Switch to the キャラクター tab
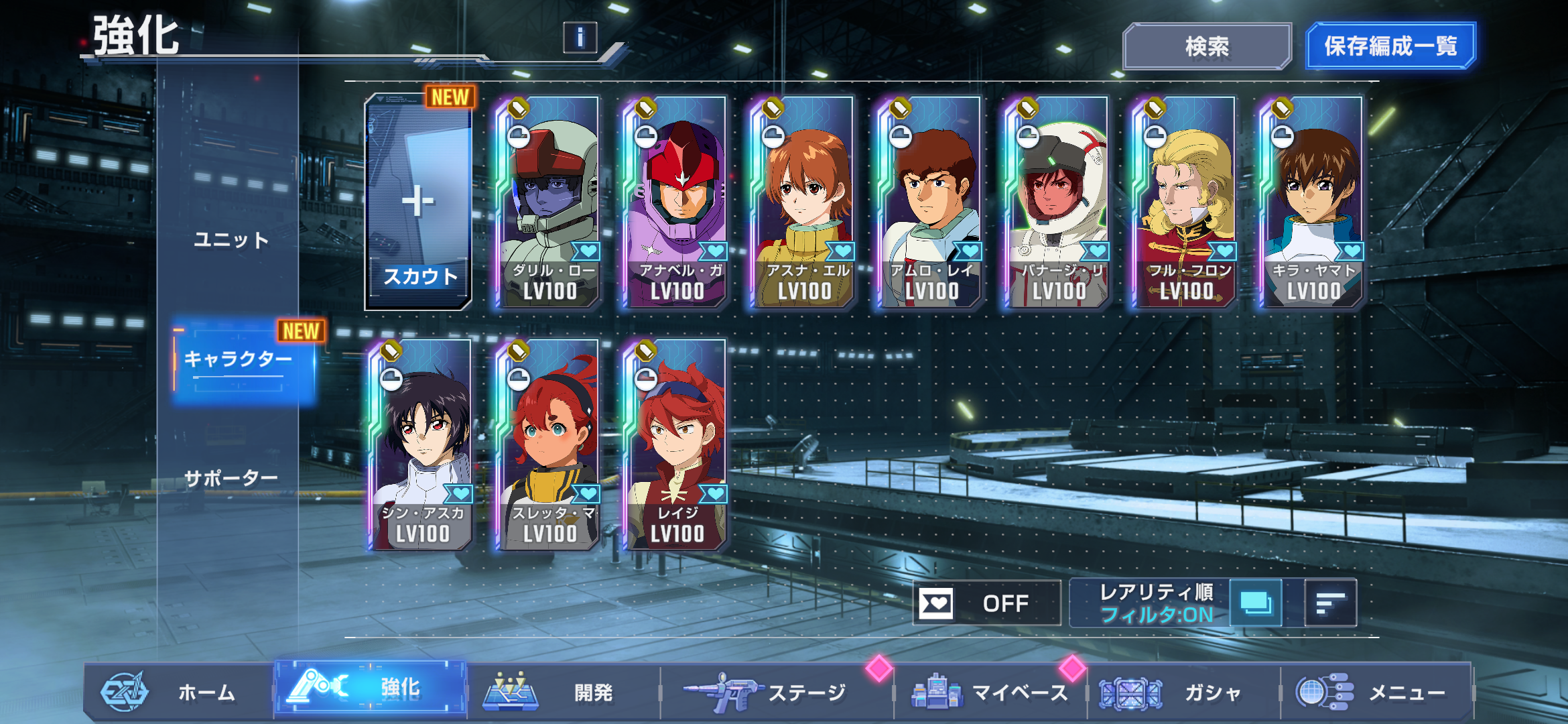 [x=239, y=360]
